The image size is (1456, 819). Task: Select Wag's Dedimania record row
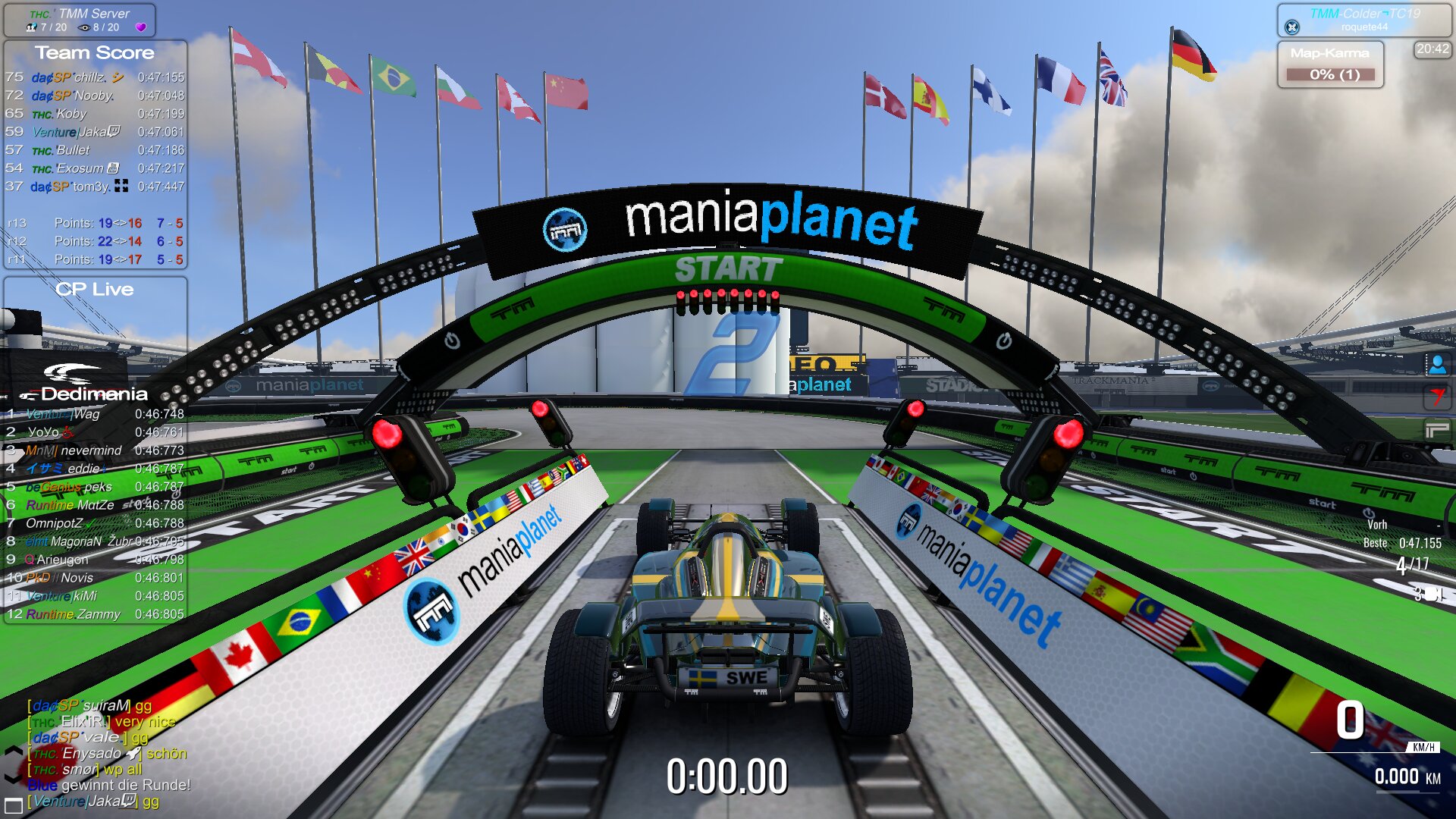pos(95,414)
